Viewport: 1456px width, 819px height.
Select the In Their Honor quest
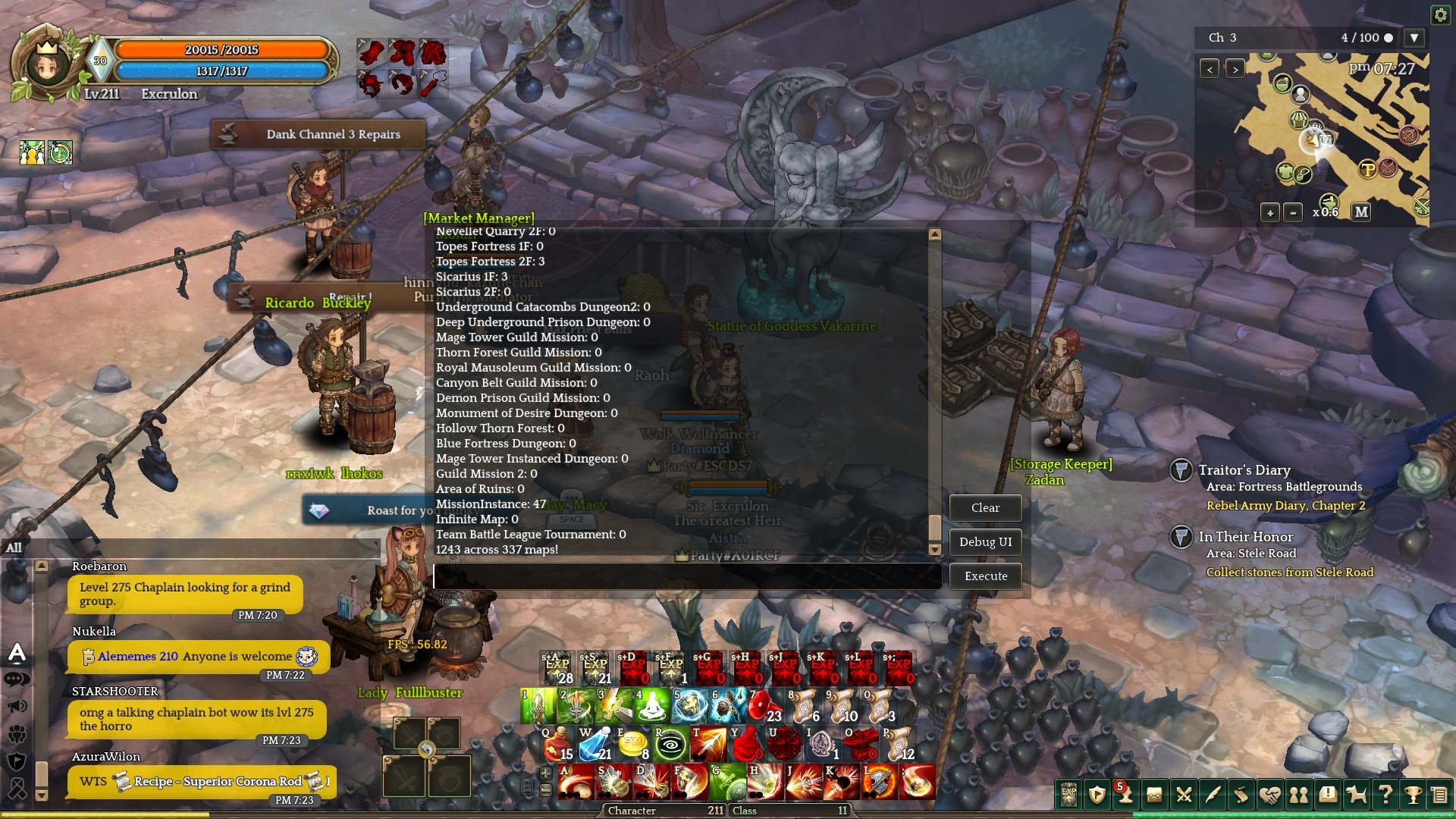[1245, 537]
